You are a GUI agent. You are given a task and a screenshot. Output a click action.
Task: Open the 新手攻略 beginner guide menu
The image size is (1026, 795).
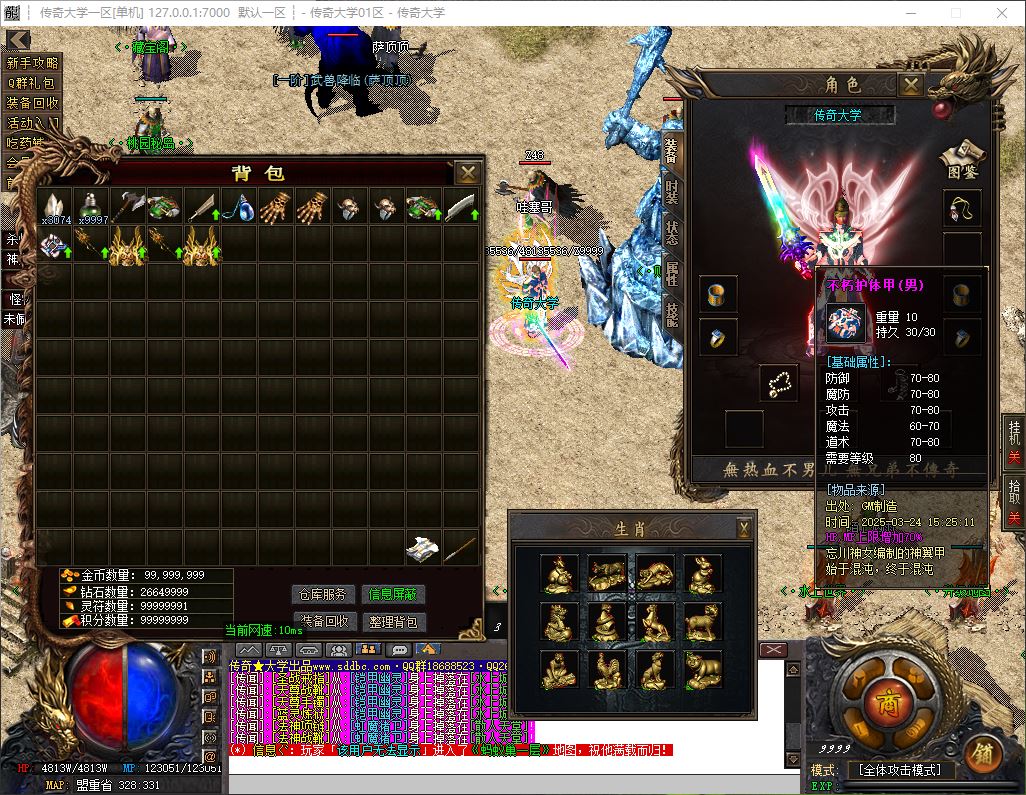pyautogui.click(x=33, y=63)
